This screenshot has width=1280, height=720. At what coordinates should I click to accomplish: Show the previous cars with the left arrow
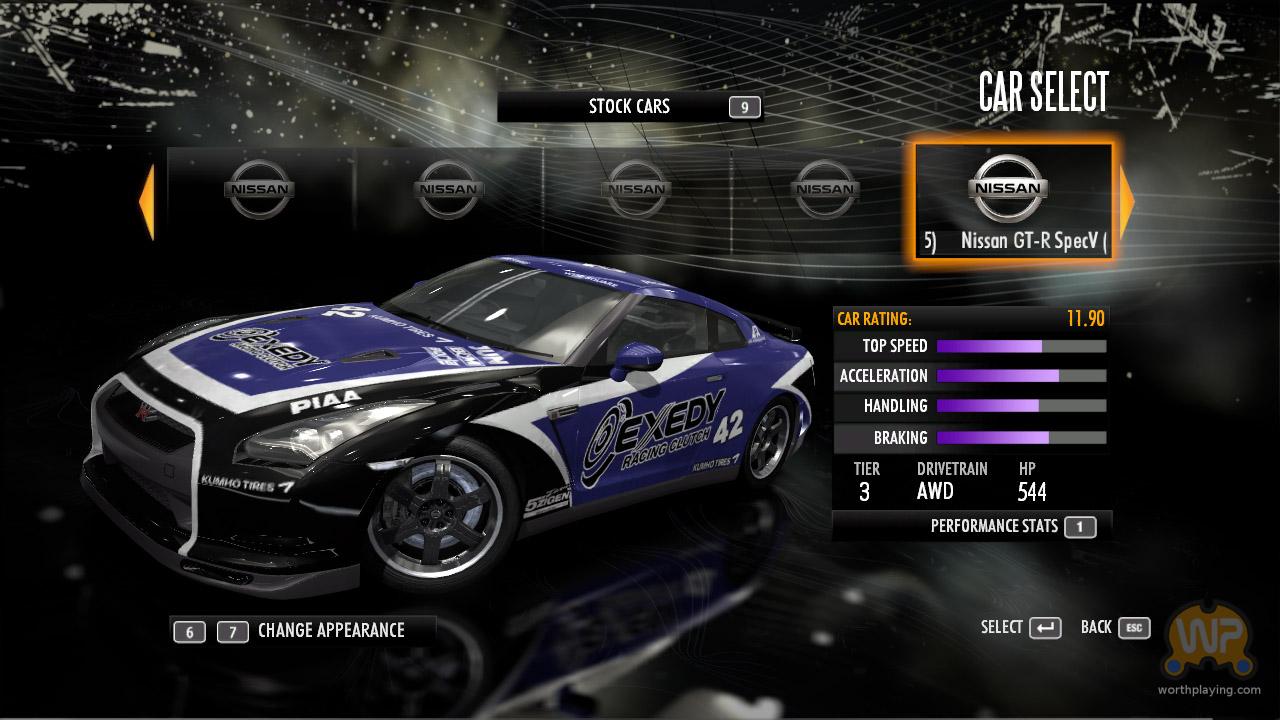[x=147, y=203]
